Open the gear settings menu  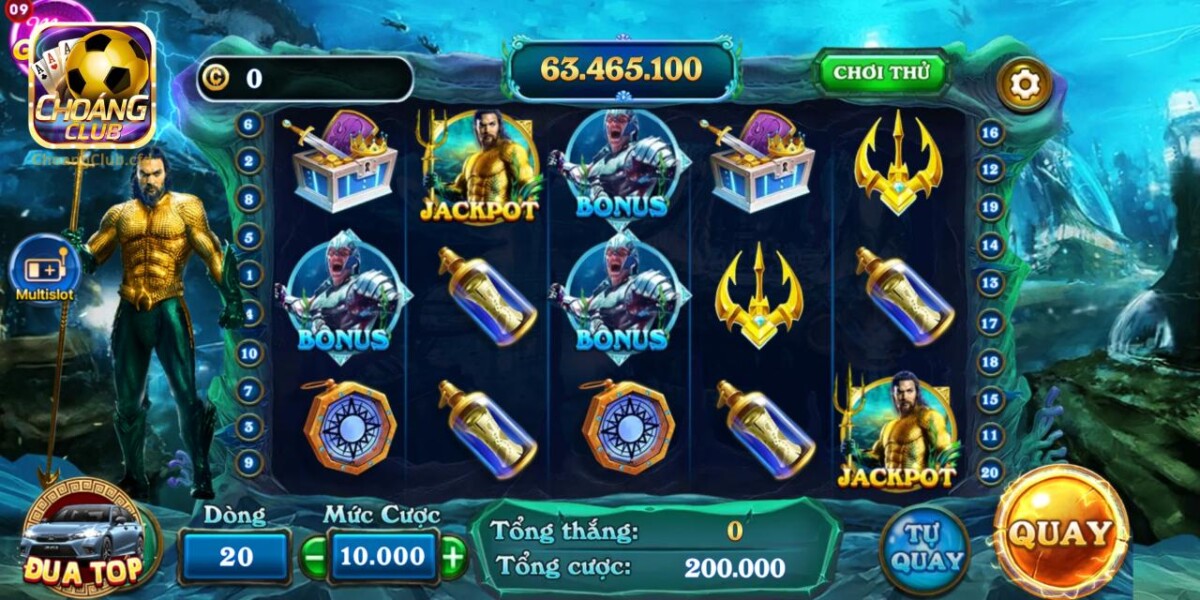[1024, 85]
